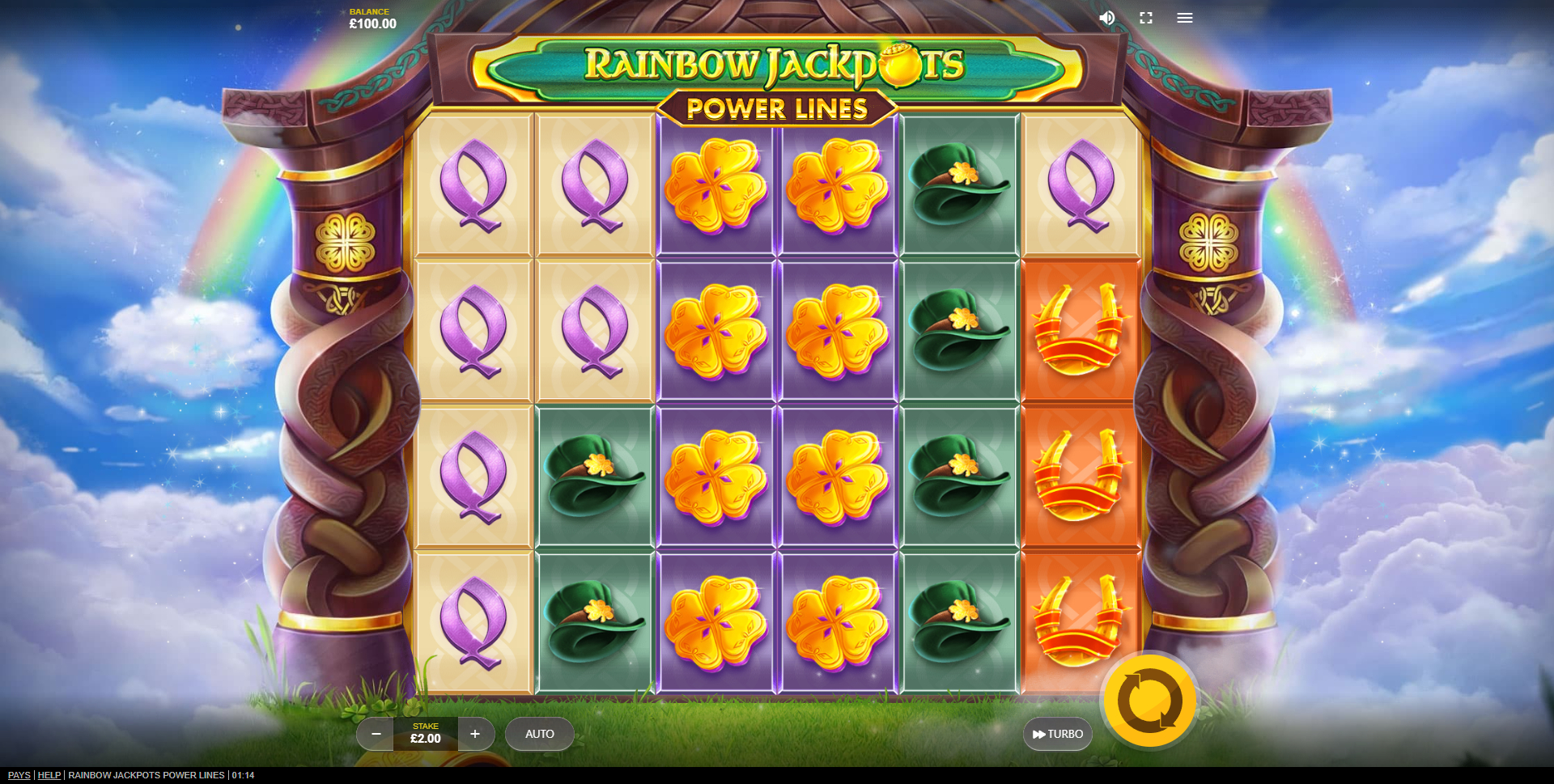The width and height of the screenshot is (1554, 784).
Task: Spin the reels with the gold button
Action: coord(1149,701)
